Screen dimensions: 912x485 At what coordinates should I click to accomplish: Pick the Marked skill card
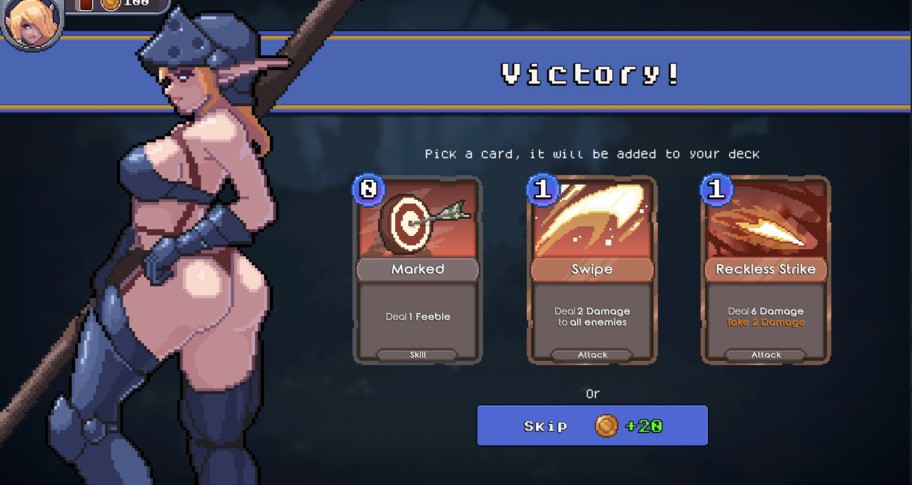pos(418,270)
